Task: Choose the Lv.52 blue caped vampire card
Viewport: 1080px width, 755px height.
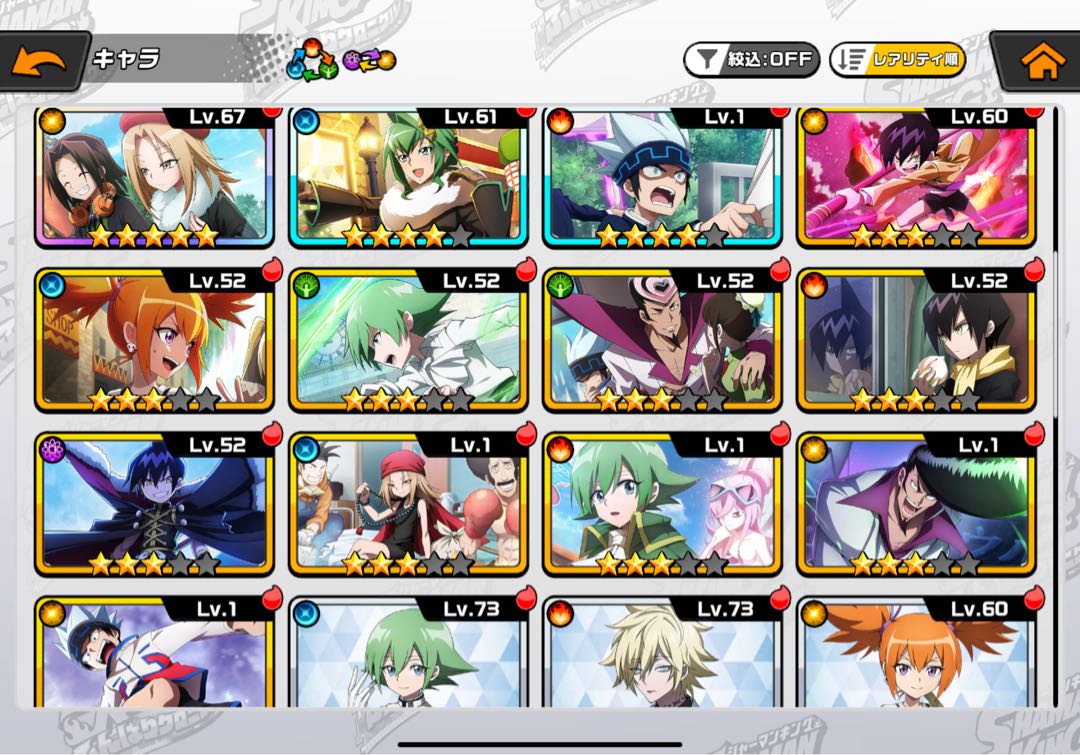Action: [154, 505]
